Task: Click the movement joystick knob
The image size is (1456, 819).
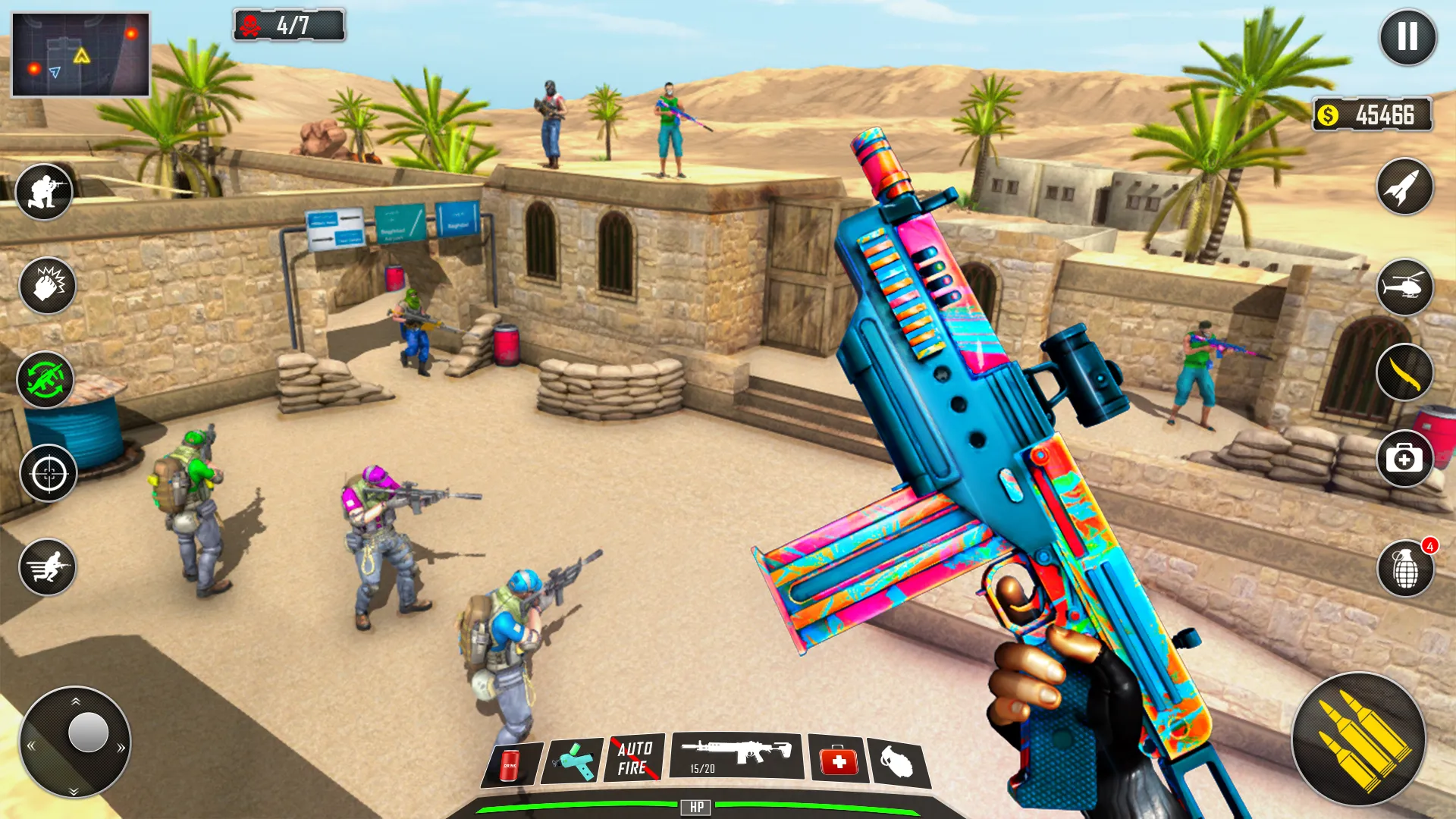Action: point(88,733)
